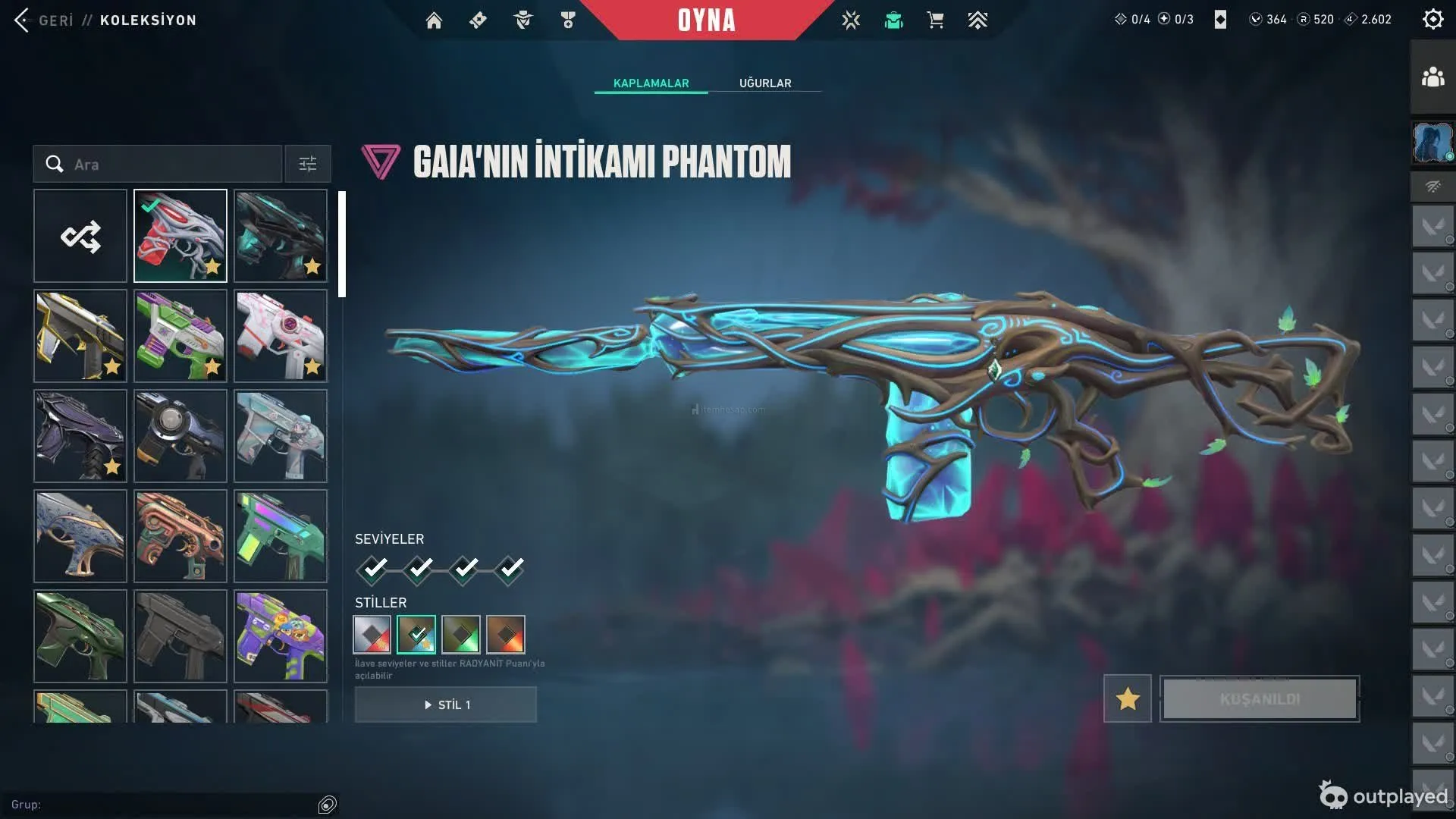Select the purple graffiti Phantom skin
The width and height of the screenshot is (1456, 819).
click(x=281, y=636)
